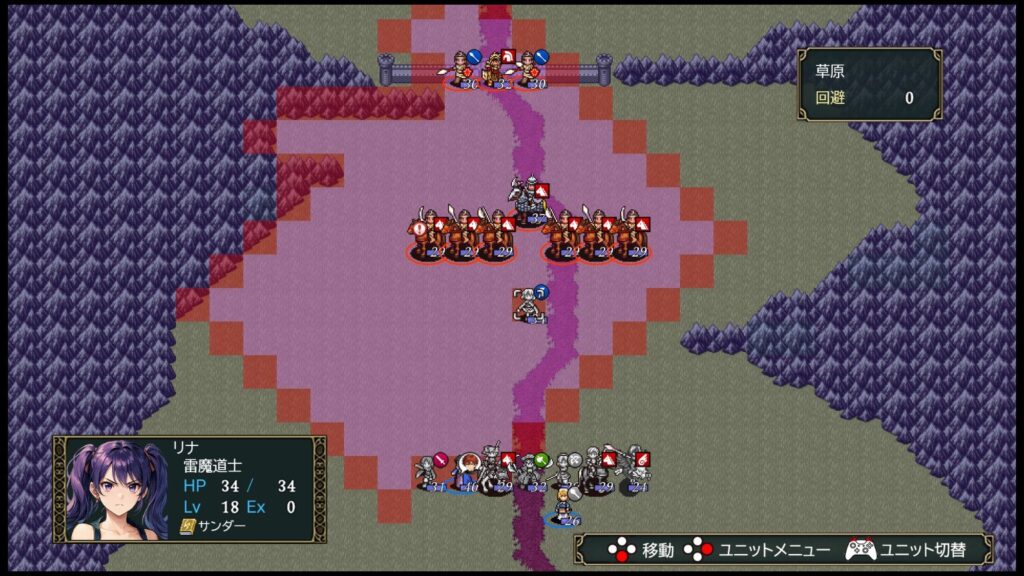Viewport: 1024px width, 576px height.
Task: Select the unit under the map cursor
Action: tap(529, 306)
